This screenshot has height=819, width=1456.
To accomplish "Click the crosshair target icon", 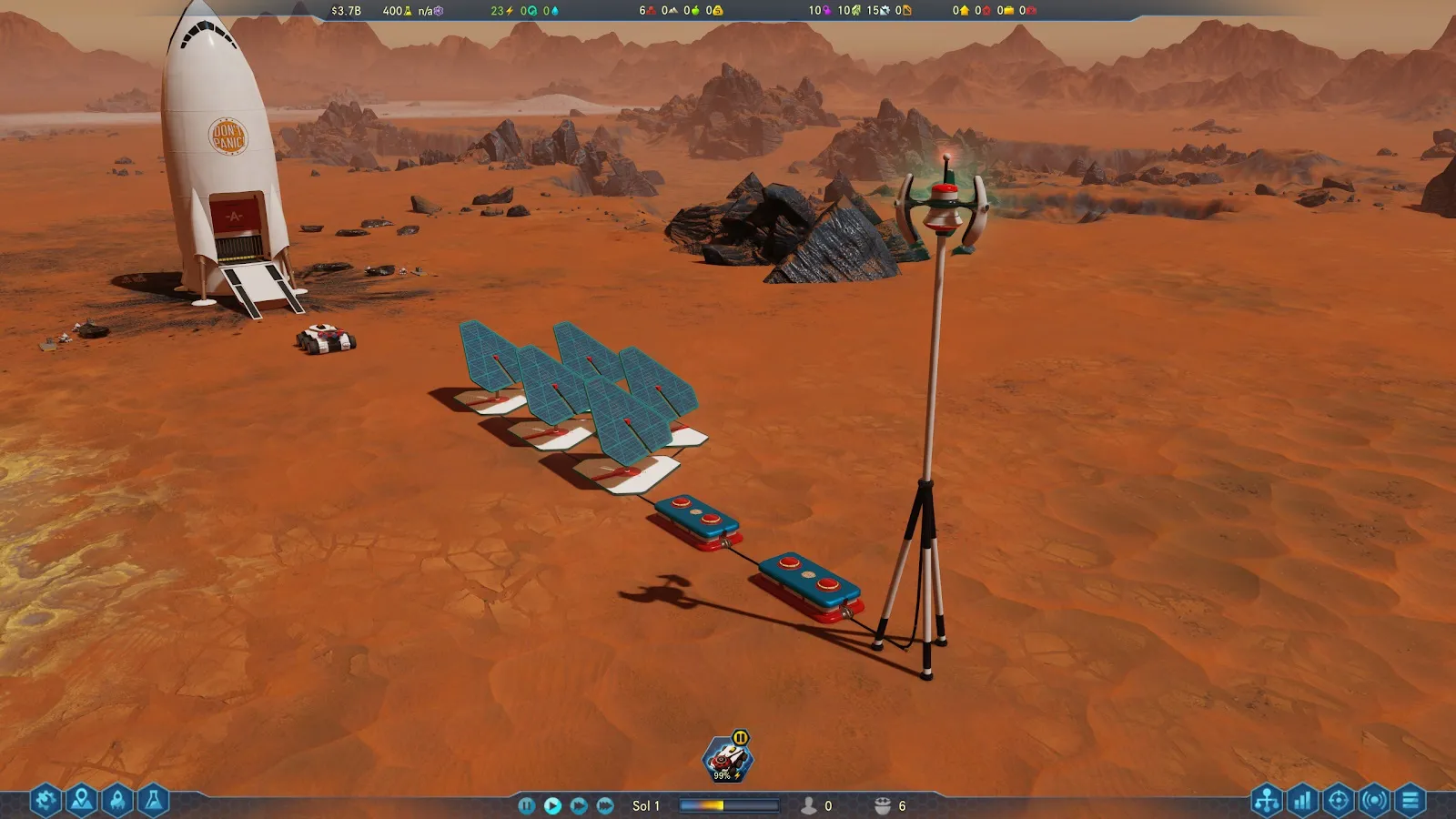I will [1338, 801].
